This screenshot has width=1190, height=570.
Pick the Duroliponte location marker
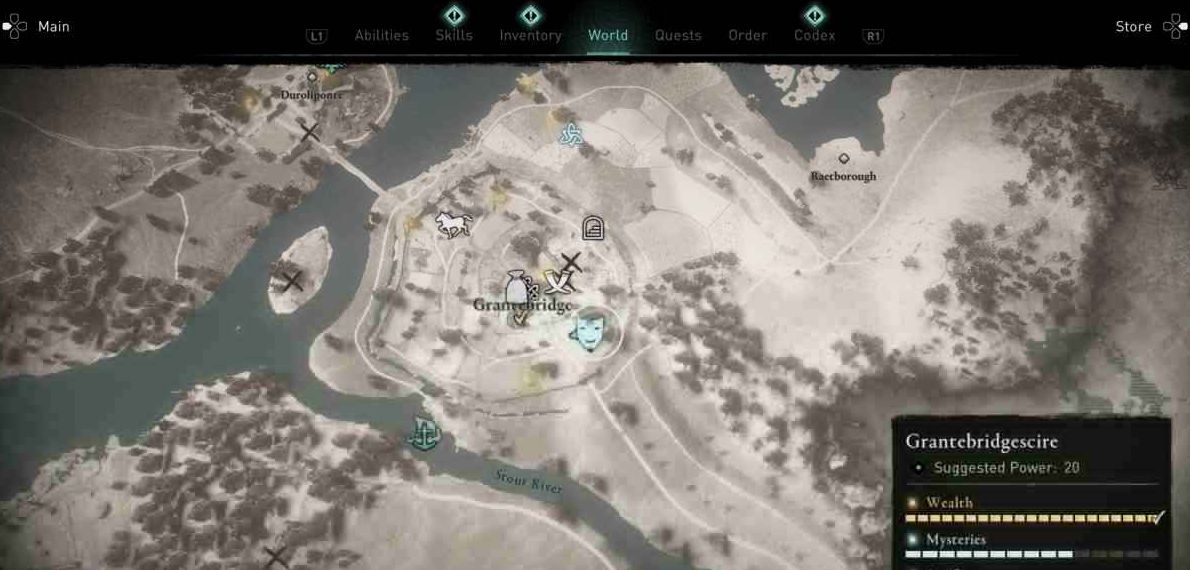point(312,77)
